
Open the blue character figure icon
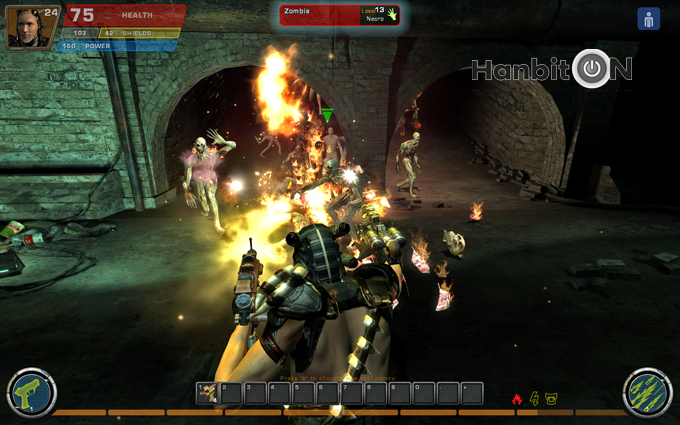[648, 19]
